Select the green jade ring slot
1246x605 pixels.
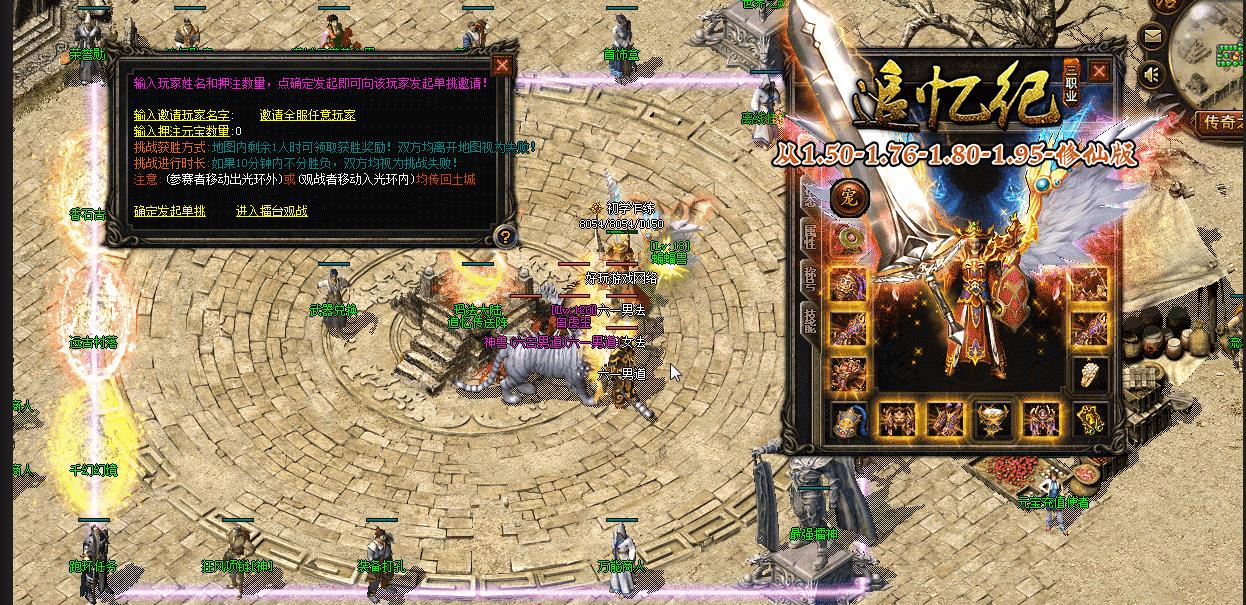click(850, 238)
